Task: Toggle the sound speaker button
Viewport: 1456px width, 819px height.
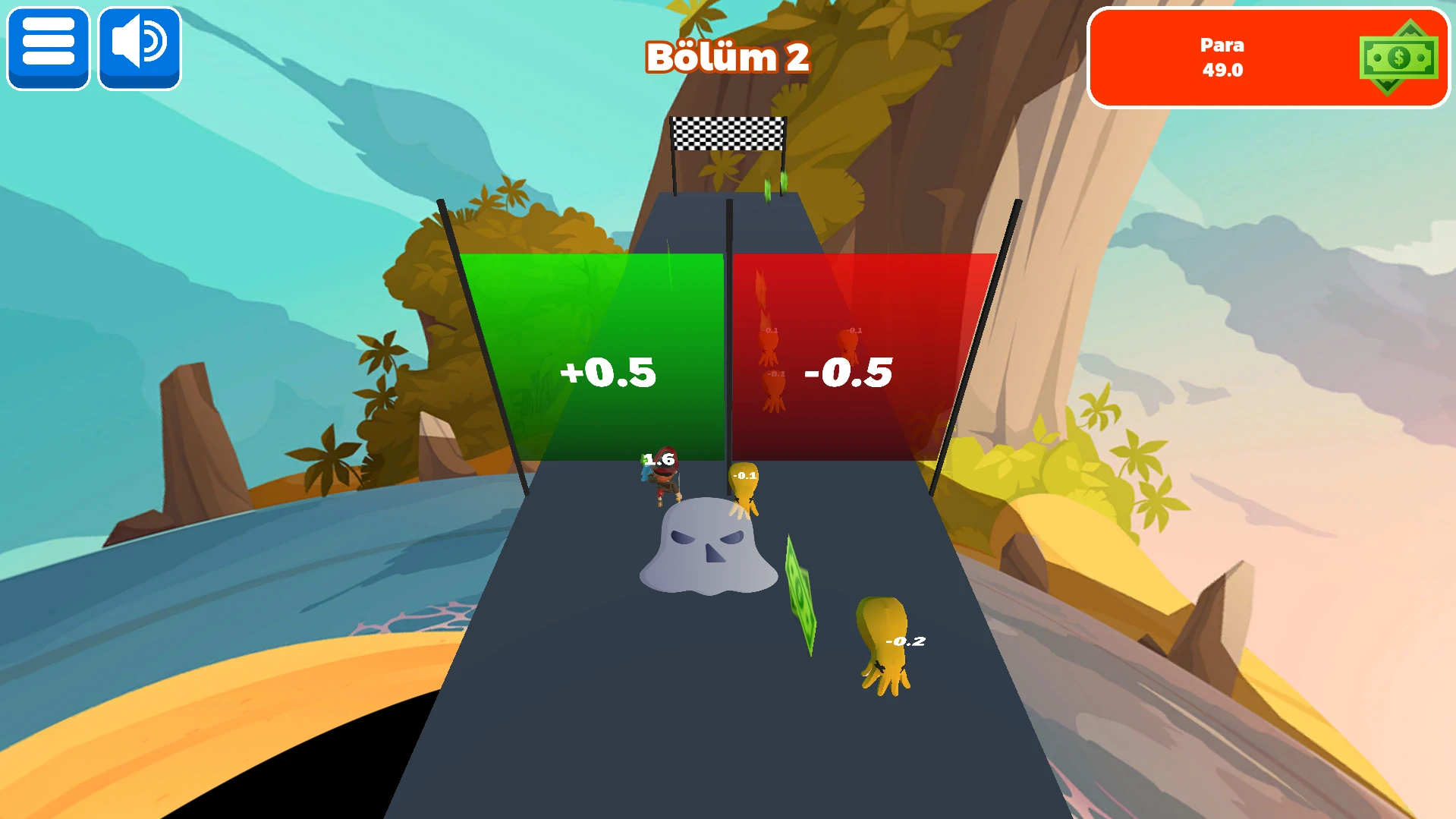Action: (140, 48)
